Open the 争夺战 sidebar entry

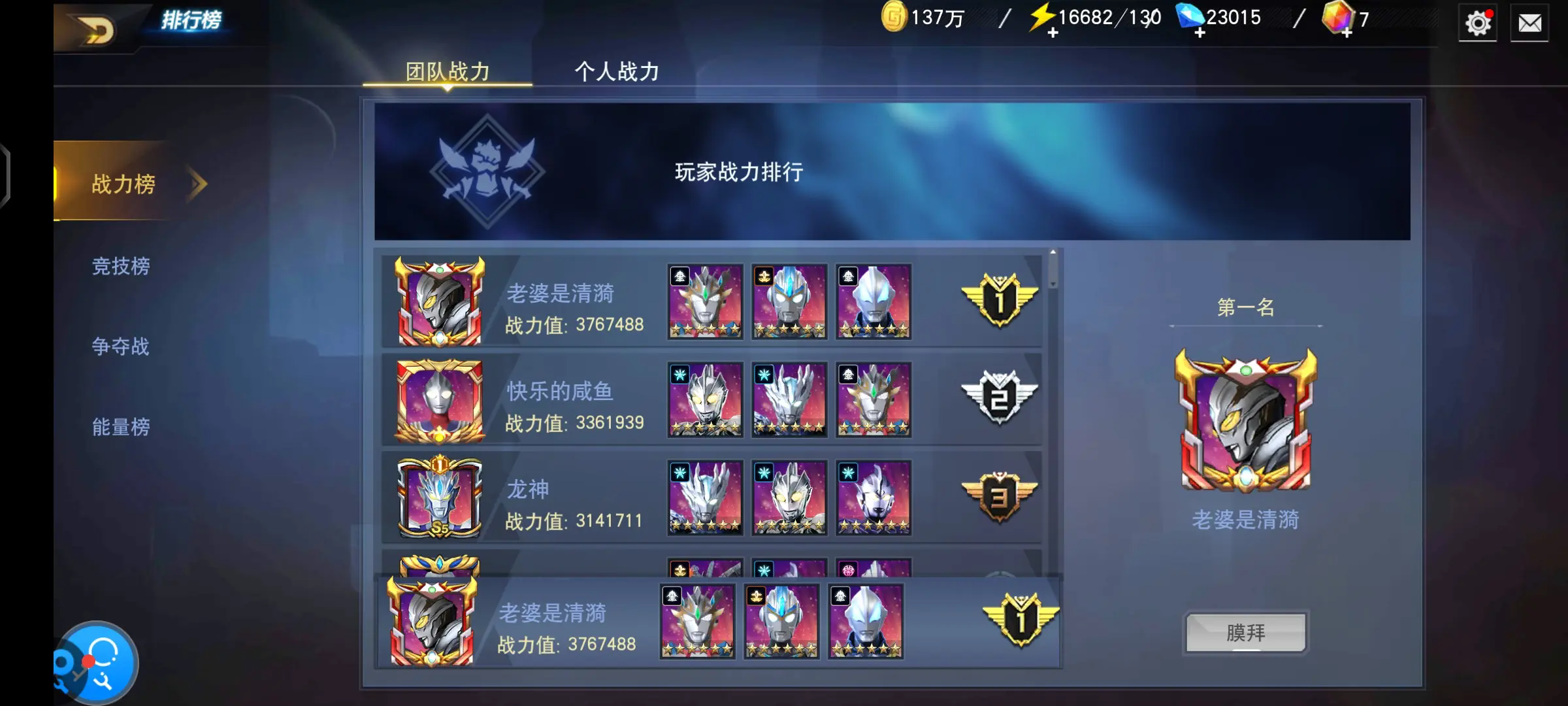121,347
